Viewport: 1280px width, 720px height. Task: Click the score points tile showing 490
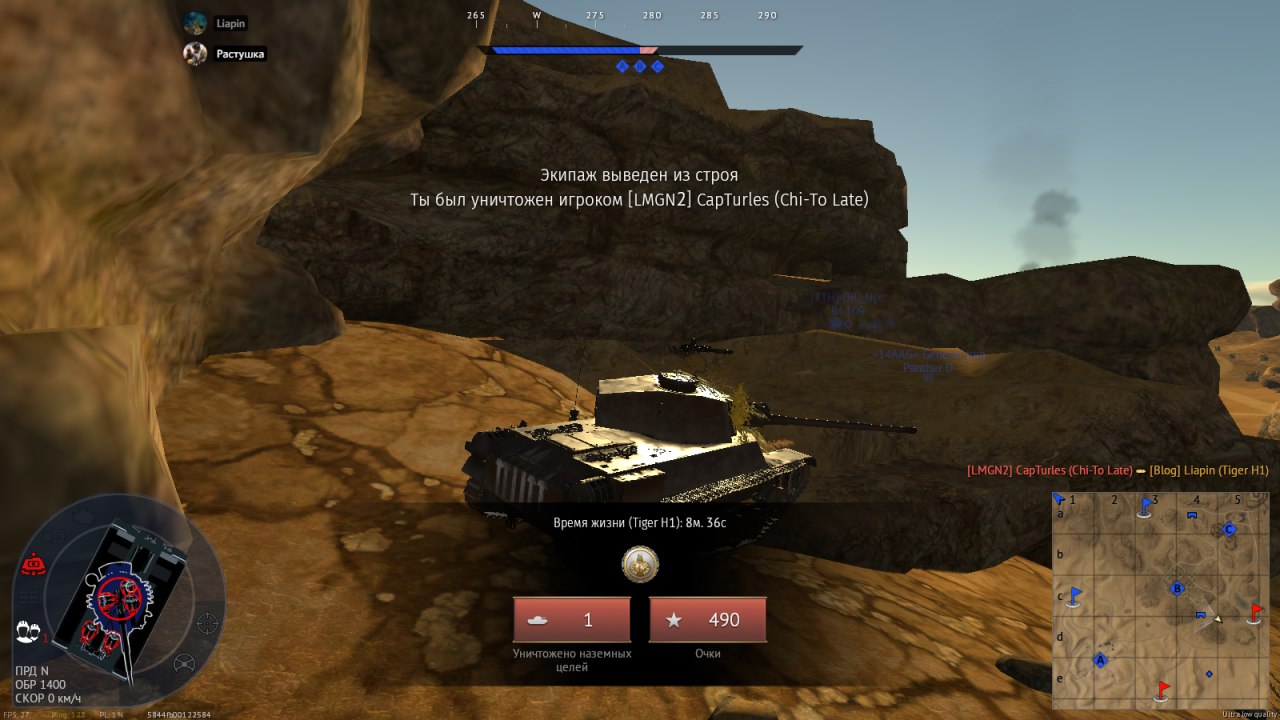tap(708, 620)
